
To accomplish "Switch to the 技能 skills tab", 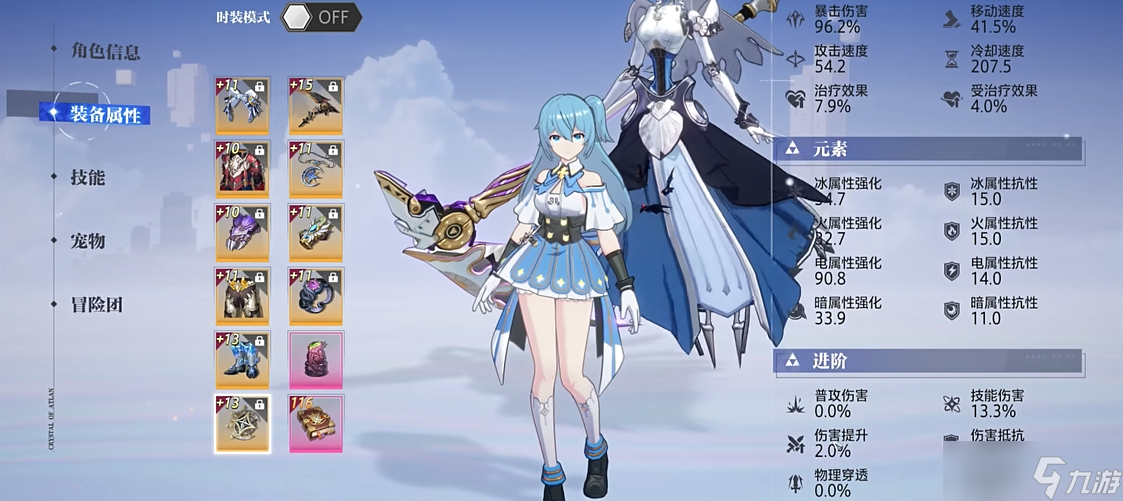I will [x=88, y=177].
